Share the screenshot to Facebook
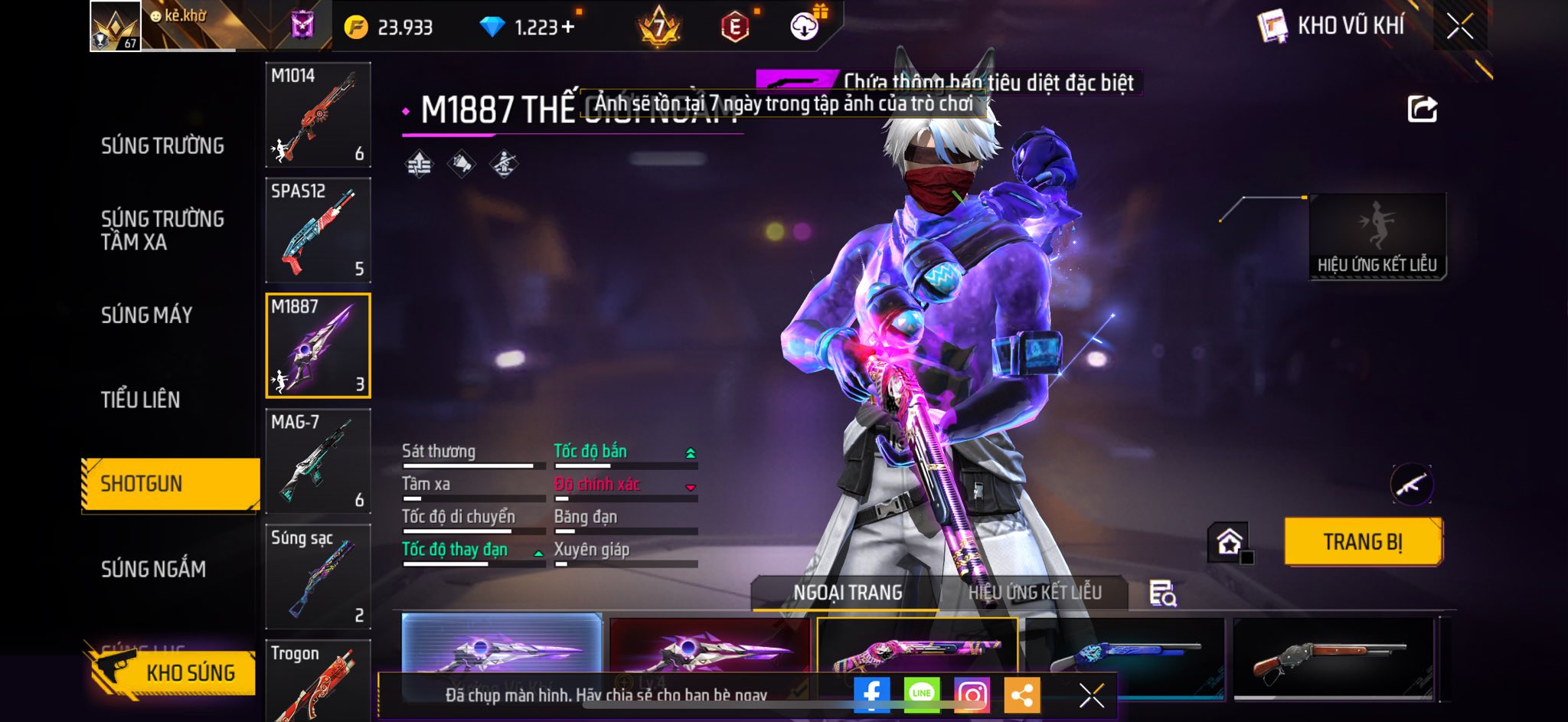This screenshot has width=1568, height=722. point(871,694)
